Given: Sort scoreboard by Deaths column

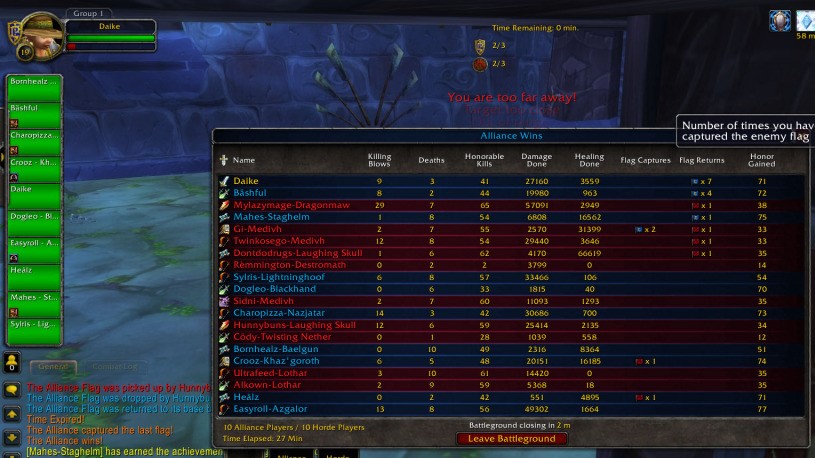Looking at the screenshot, I should tap(431, 159).
